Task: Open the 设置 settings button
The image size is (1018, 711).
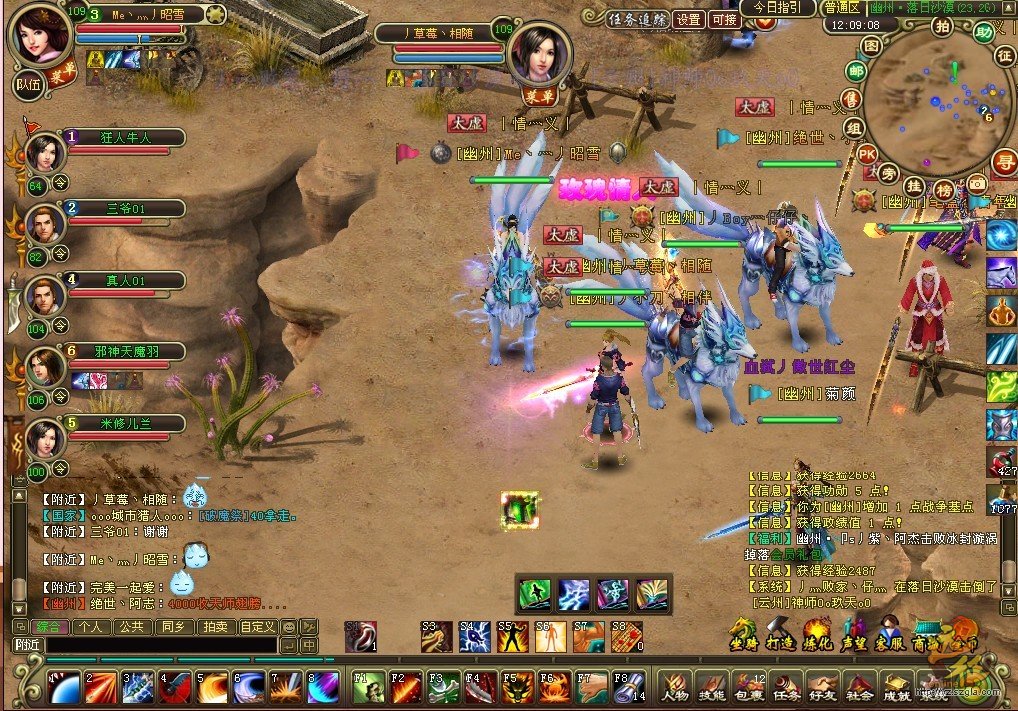Action: point(688,19)
